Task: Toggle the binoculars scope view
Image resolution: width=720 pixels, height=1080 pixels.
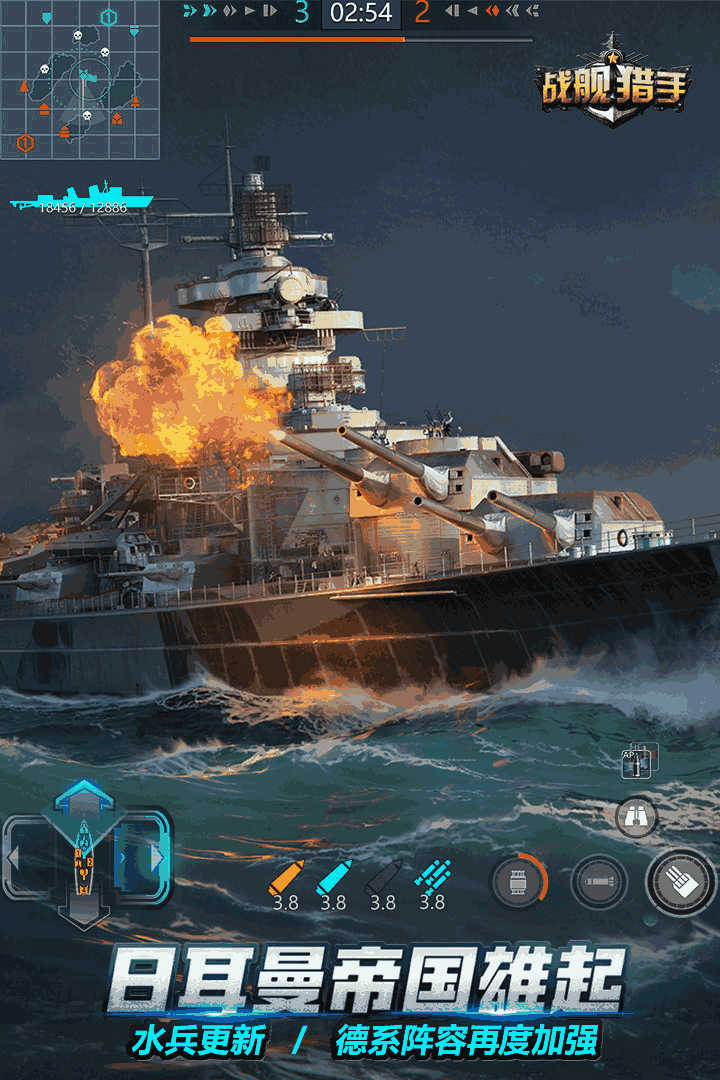Action: 636,816
